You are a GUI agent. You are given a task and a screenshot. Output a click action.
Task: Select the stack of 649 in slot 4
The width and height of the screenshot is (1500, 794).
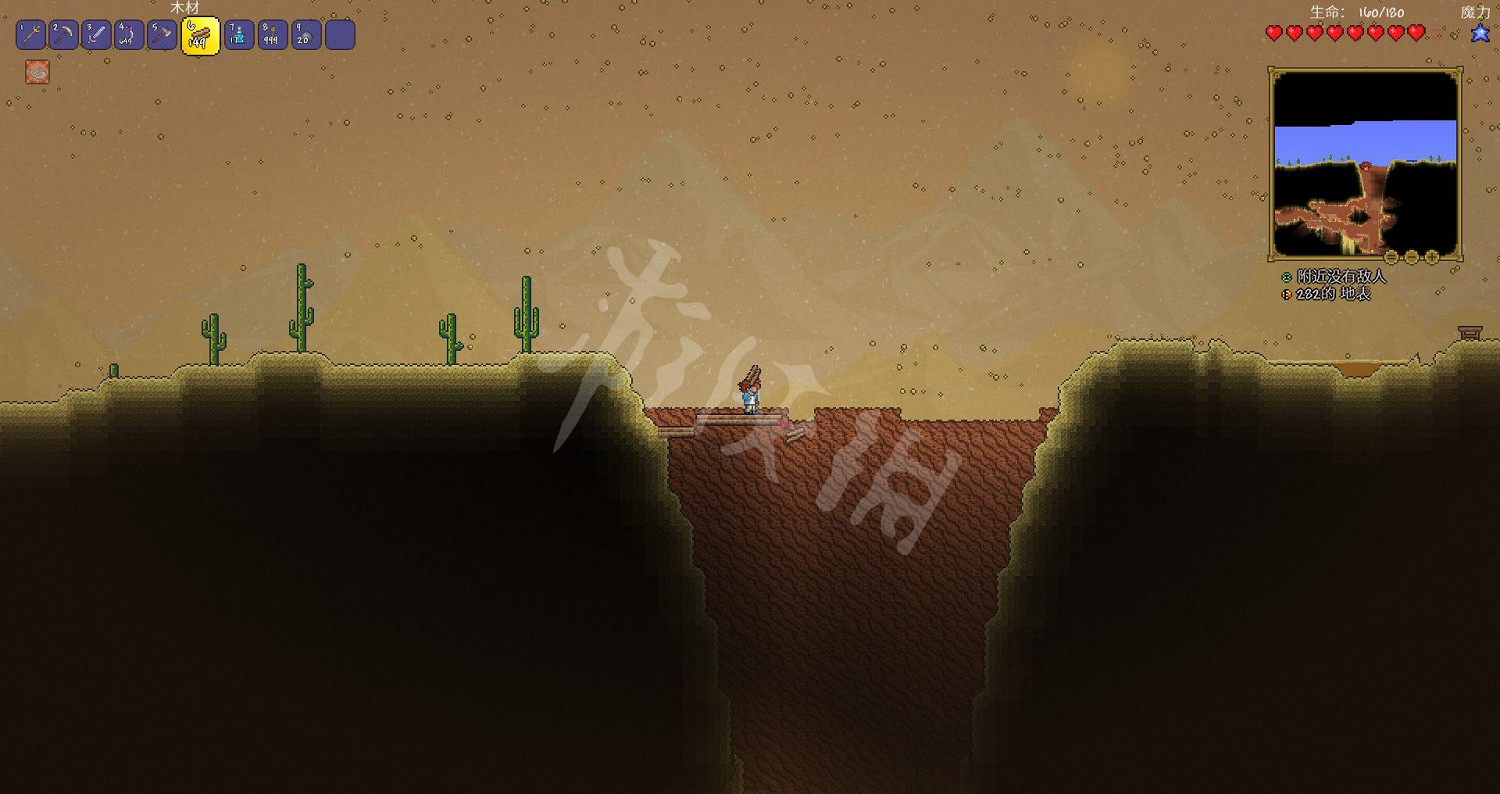128,33
